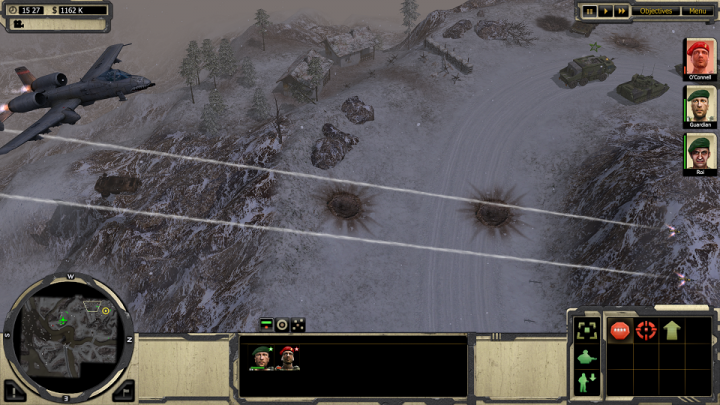
Task: Pause the game speed
Action: coord(590,11)
